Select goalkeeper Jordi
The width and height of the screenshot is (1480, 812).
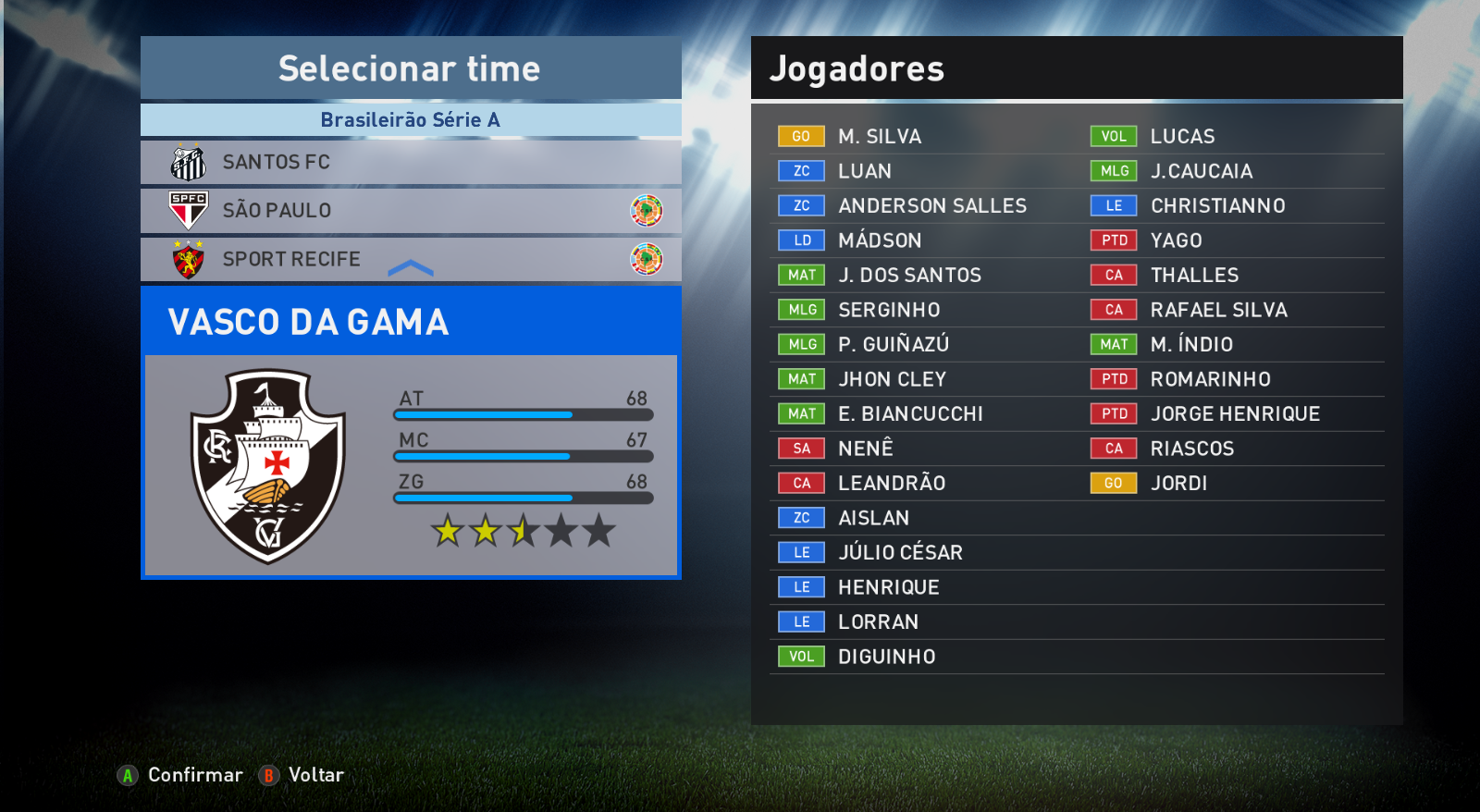1178,484
